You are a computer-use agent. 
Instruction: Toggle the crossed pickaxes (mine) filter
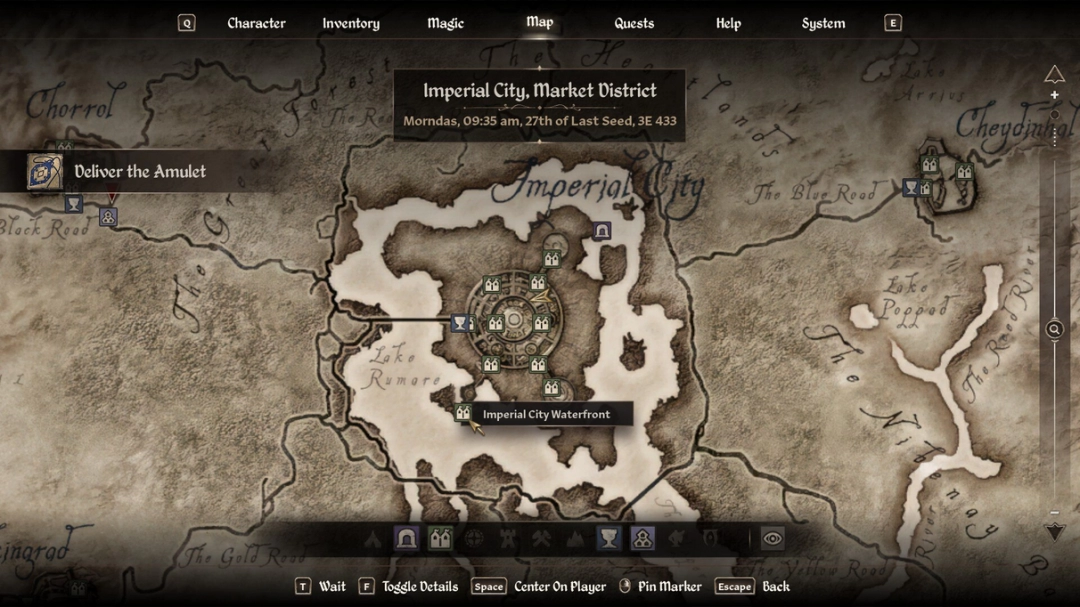pos(541,539)
